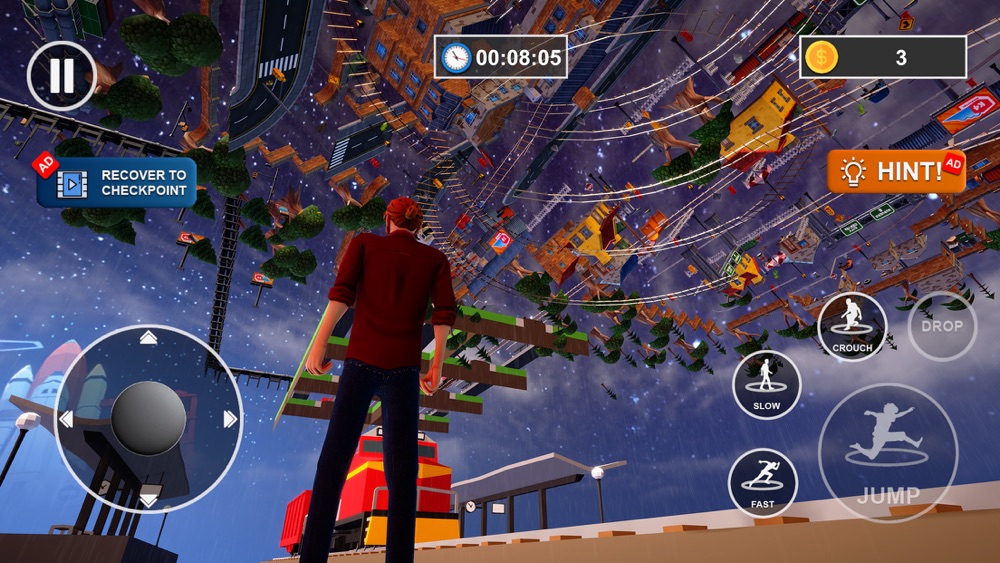The height and width of the screenshot is (563, 1000).
Task: Tap the joystick's up arrow
Action: tap(148, 338)
